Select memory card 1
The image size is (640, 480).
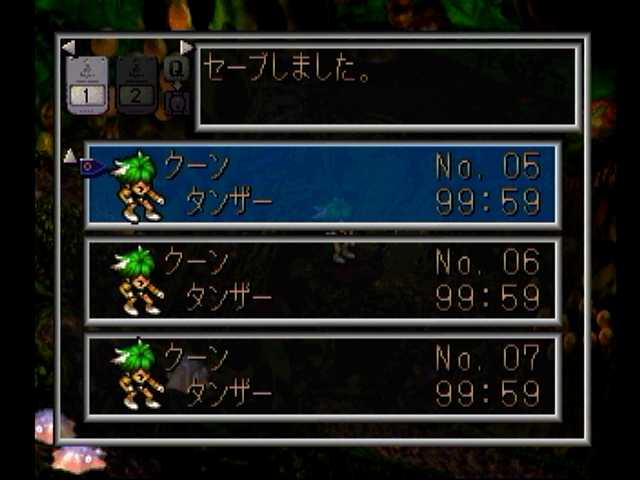(x=86, y=86)
